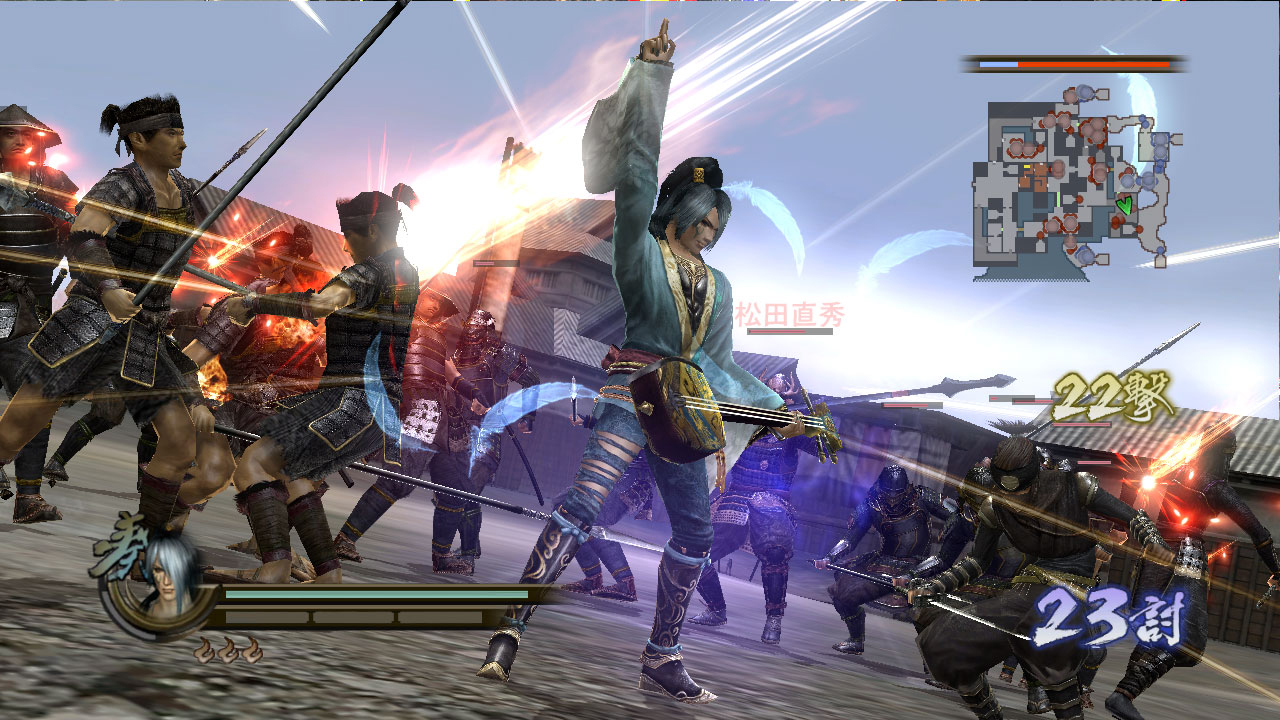Click the first flame charge icon
The height and width of the screenshot is (720, 1280).
click(205, 651)
